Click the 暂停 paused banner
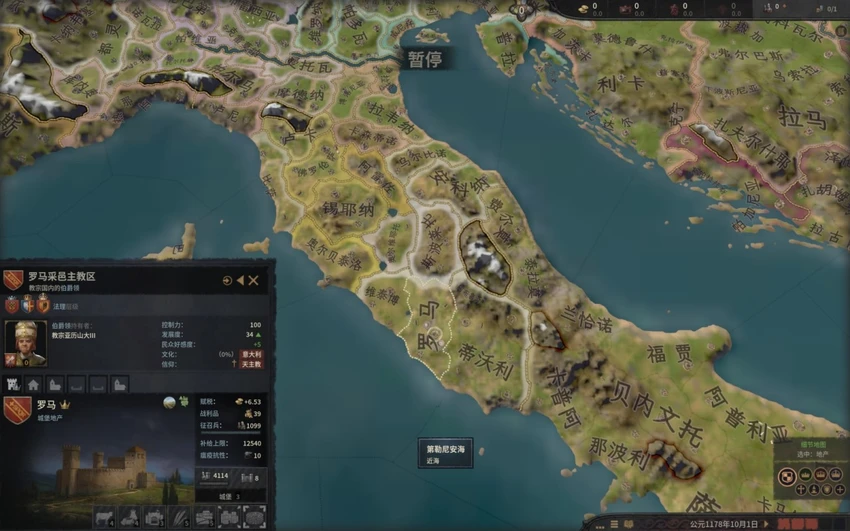 (424, 59)
